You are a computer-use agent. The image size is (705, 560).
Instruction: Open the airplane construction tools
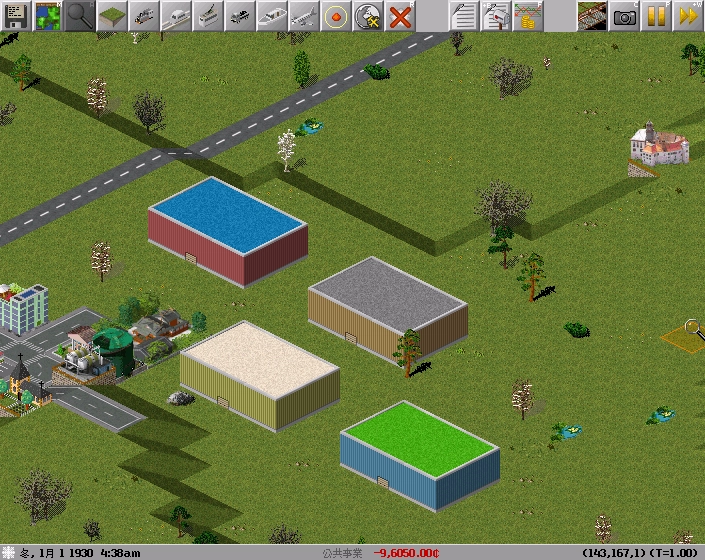tap(304, 15)
